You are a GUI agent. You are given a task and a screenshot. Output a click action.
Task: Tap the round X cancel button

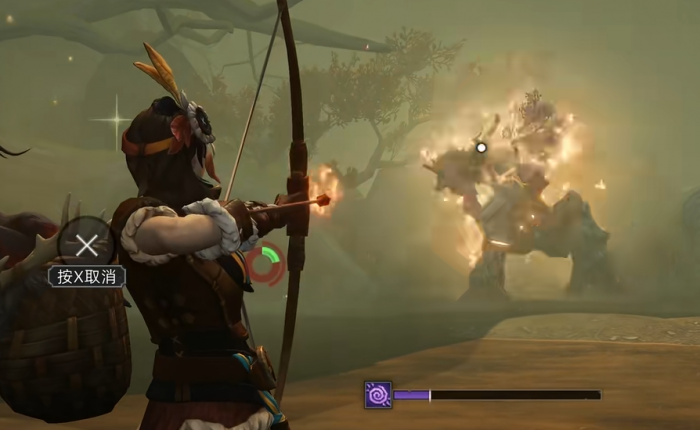click(87, 244)
